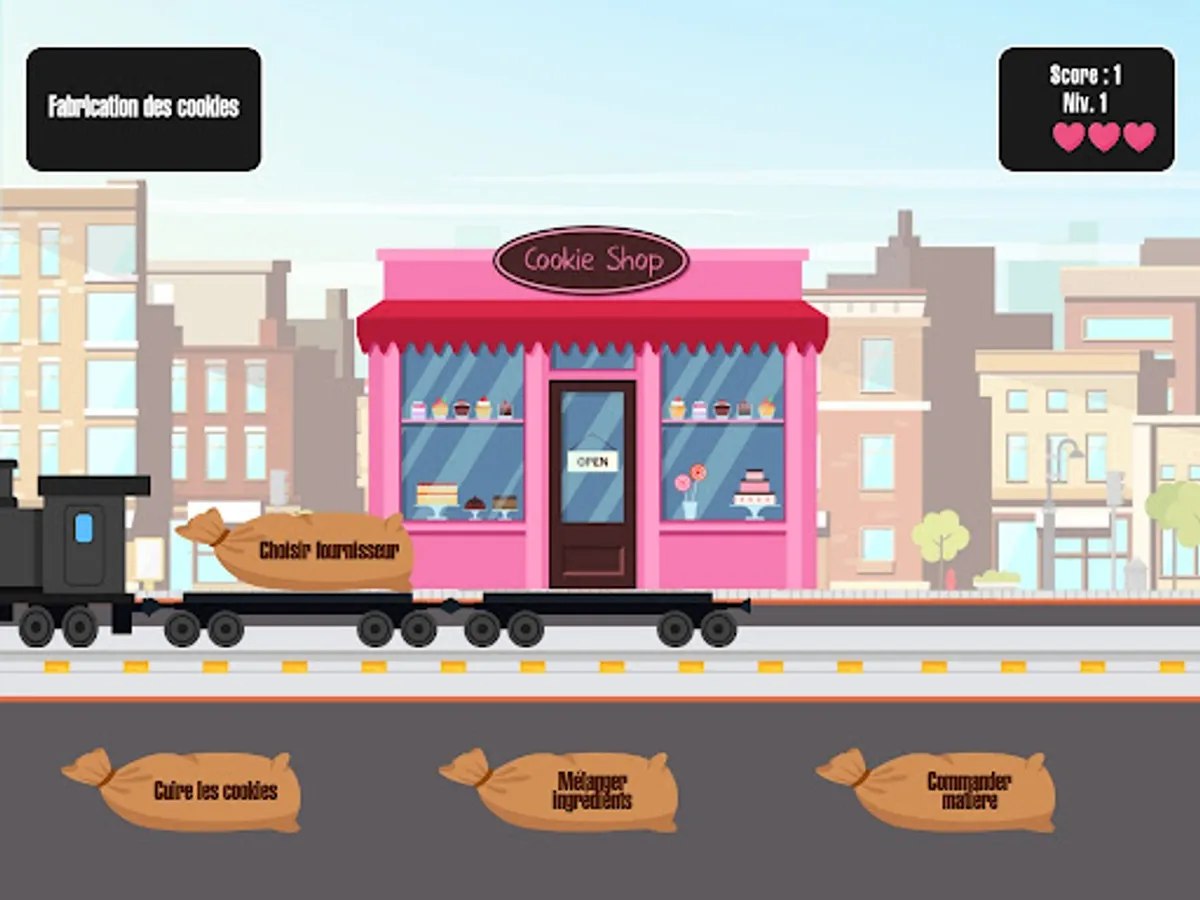Choose the 'Mélanger ingrédients' sack
The height and width of the screenshot is (900, 1200).
point(578,791)
